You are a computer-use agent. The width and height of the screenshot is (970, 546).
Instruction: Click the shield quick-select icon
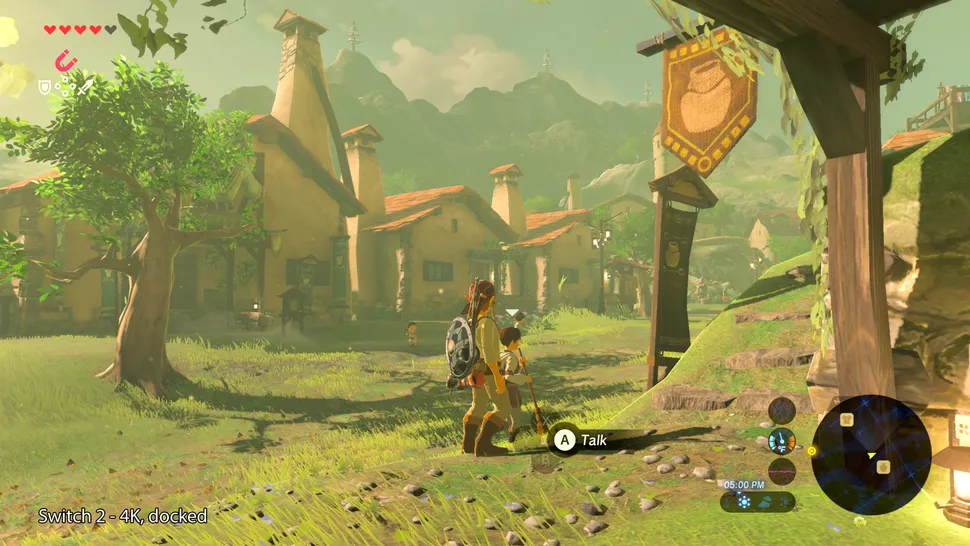(x=45, y=88)
